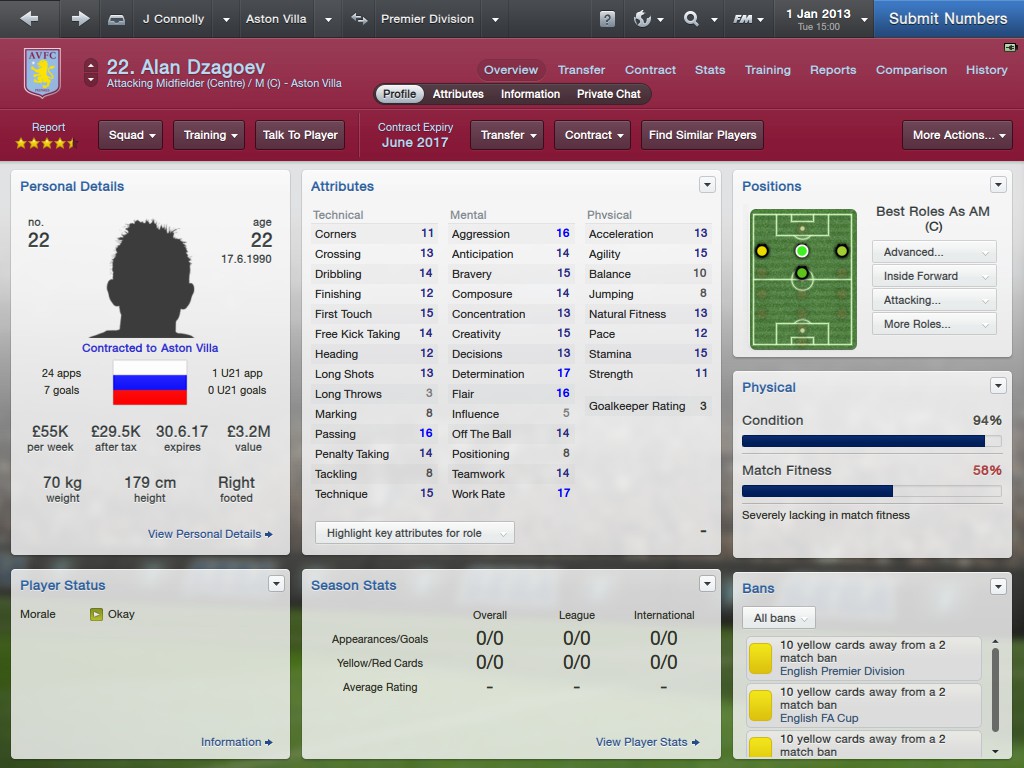The height and width of the screenshot is (768, 1024).
Task: Select the Inside Forward role
Action: click(934, 276)
